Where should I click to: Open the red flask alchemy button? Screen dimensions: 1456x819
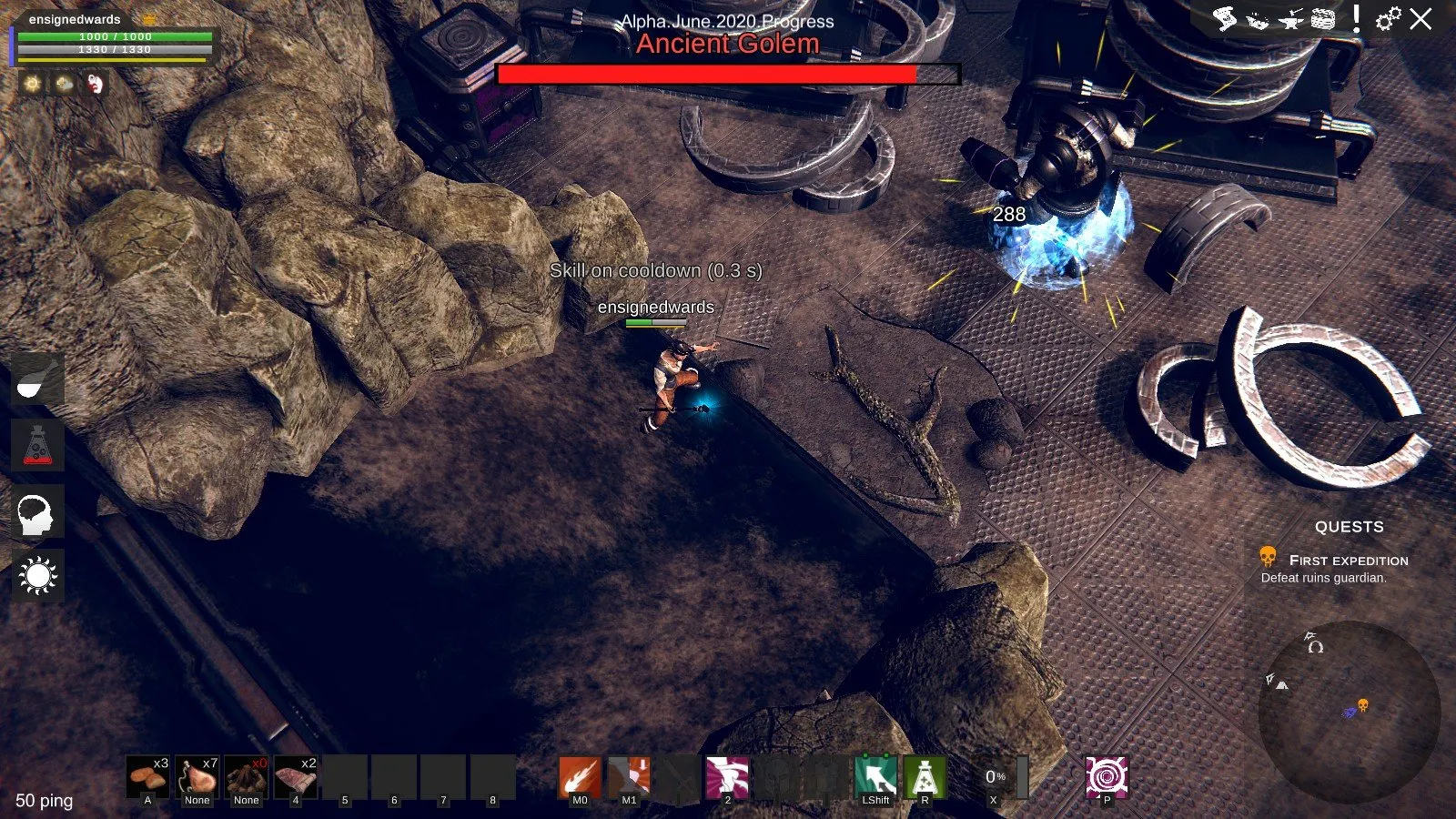tap(37, 445)
